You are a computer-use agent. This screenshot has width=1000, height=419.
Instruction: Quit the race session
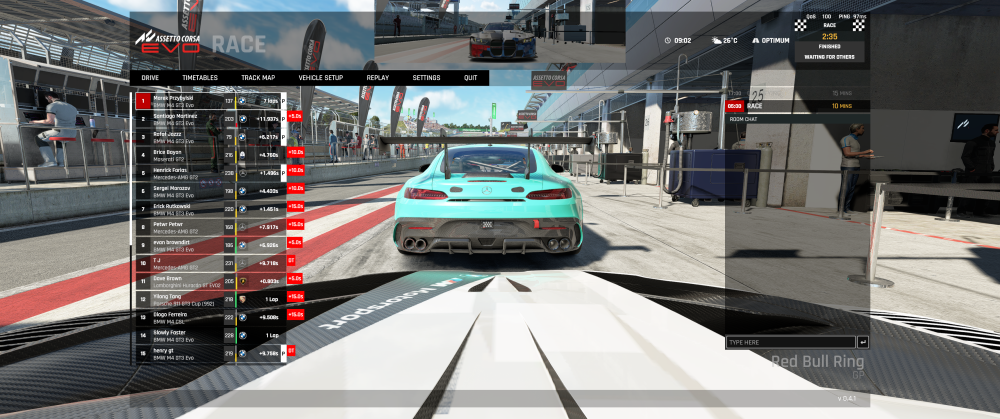470,77
